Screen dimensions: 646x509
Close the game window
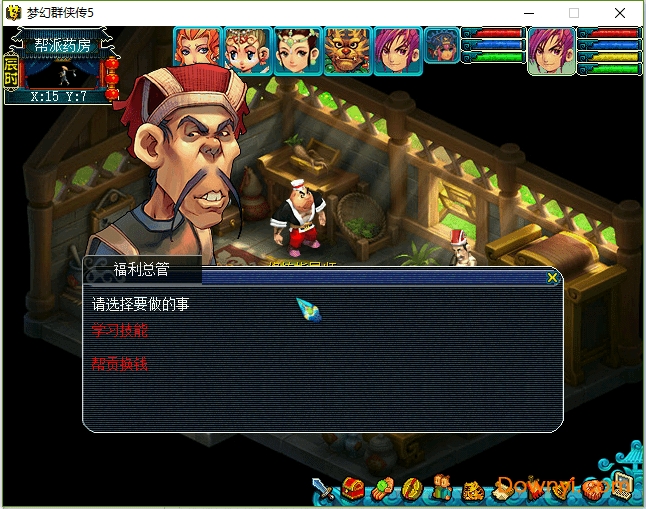[622, 13]
